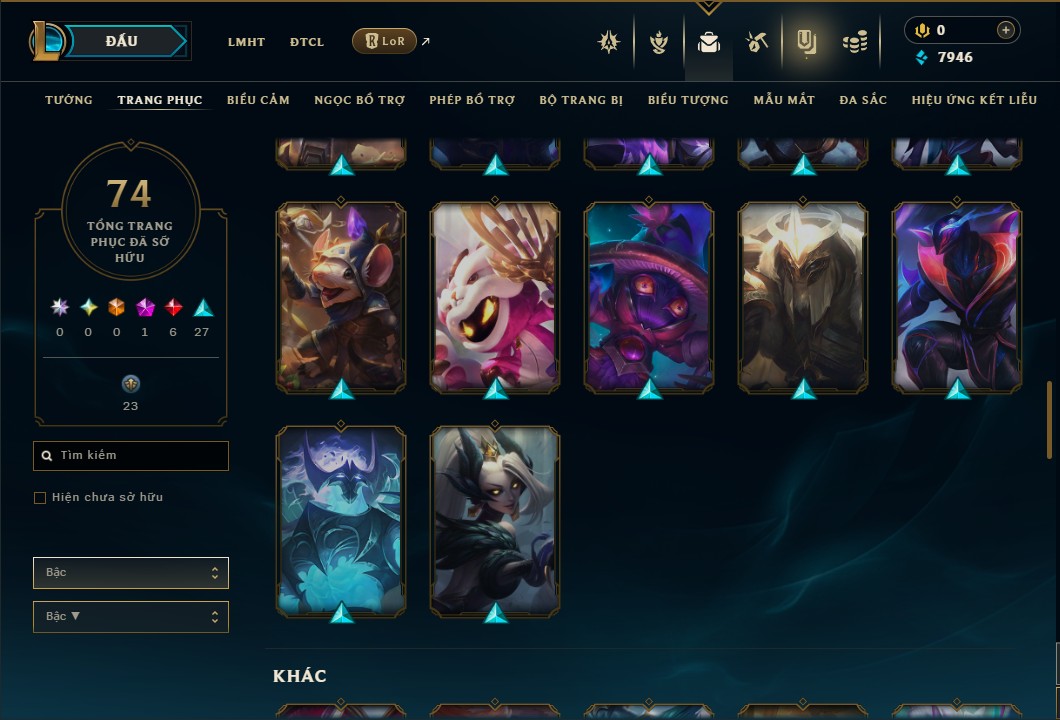Launch the LoR shortcut button

385,41
